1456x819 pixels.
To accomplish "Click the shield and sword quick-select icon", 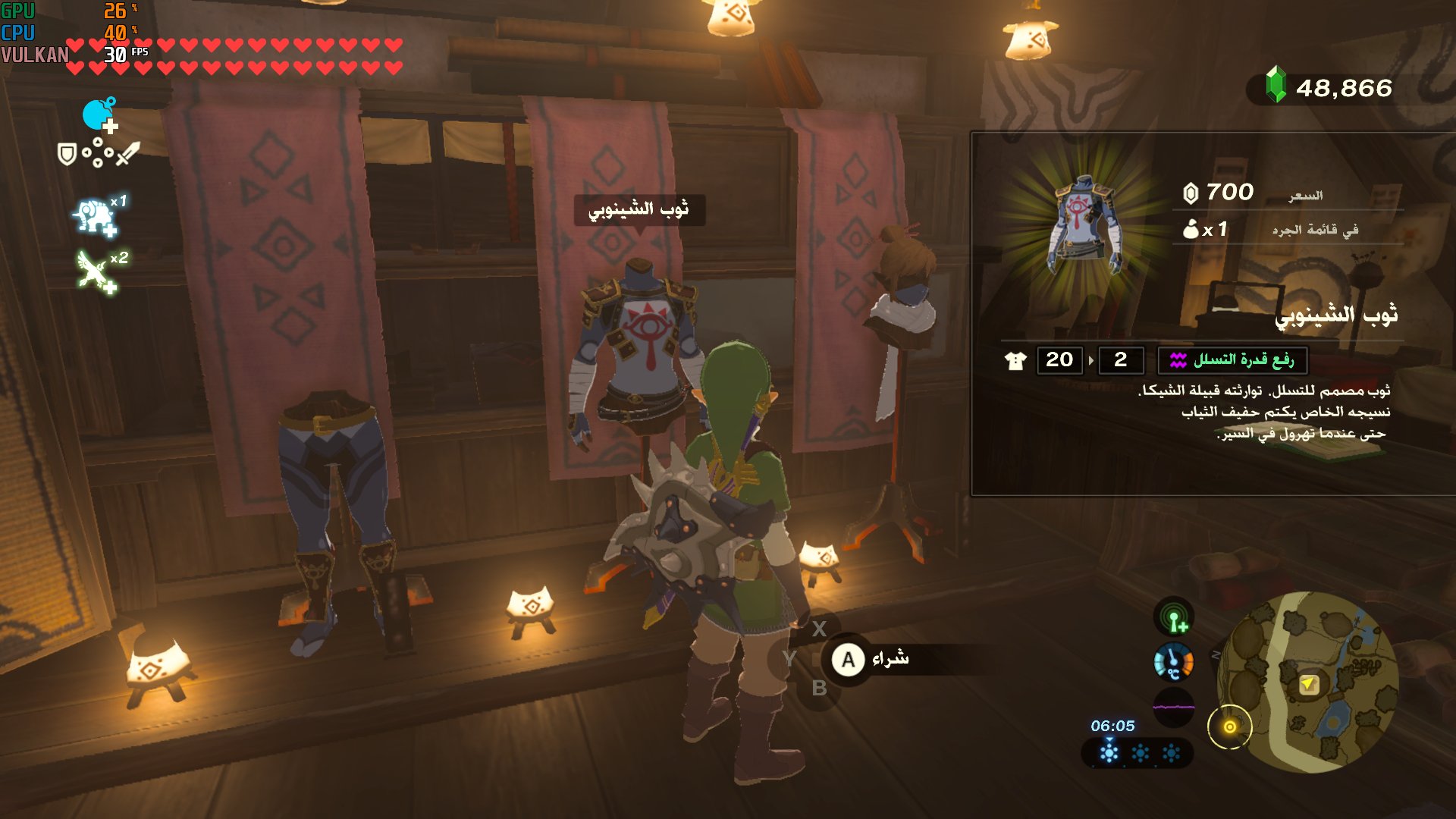I will (99, 154).
